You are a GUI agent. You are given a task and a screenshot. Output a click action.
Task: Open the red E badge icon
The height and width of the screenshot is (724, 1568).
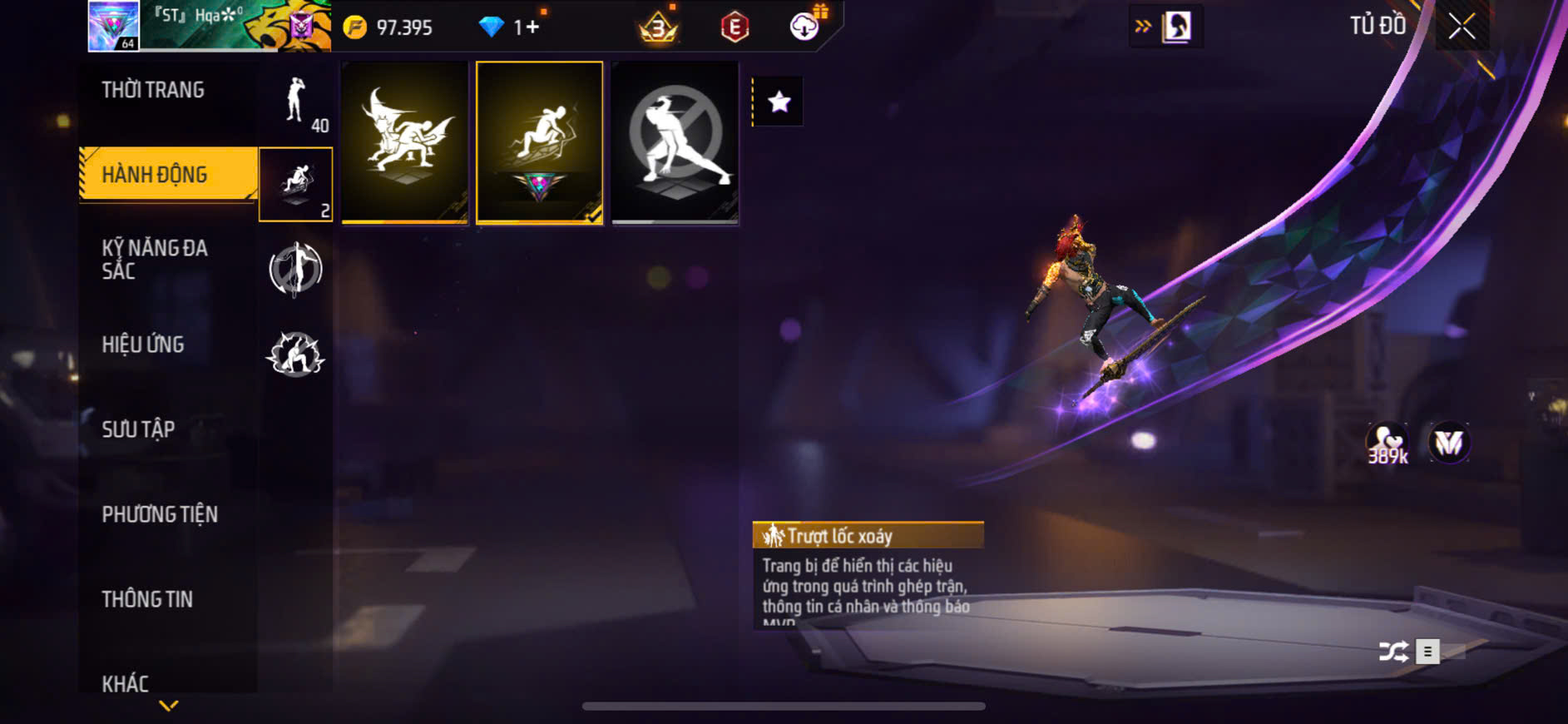735,27
